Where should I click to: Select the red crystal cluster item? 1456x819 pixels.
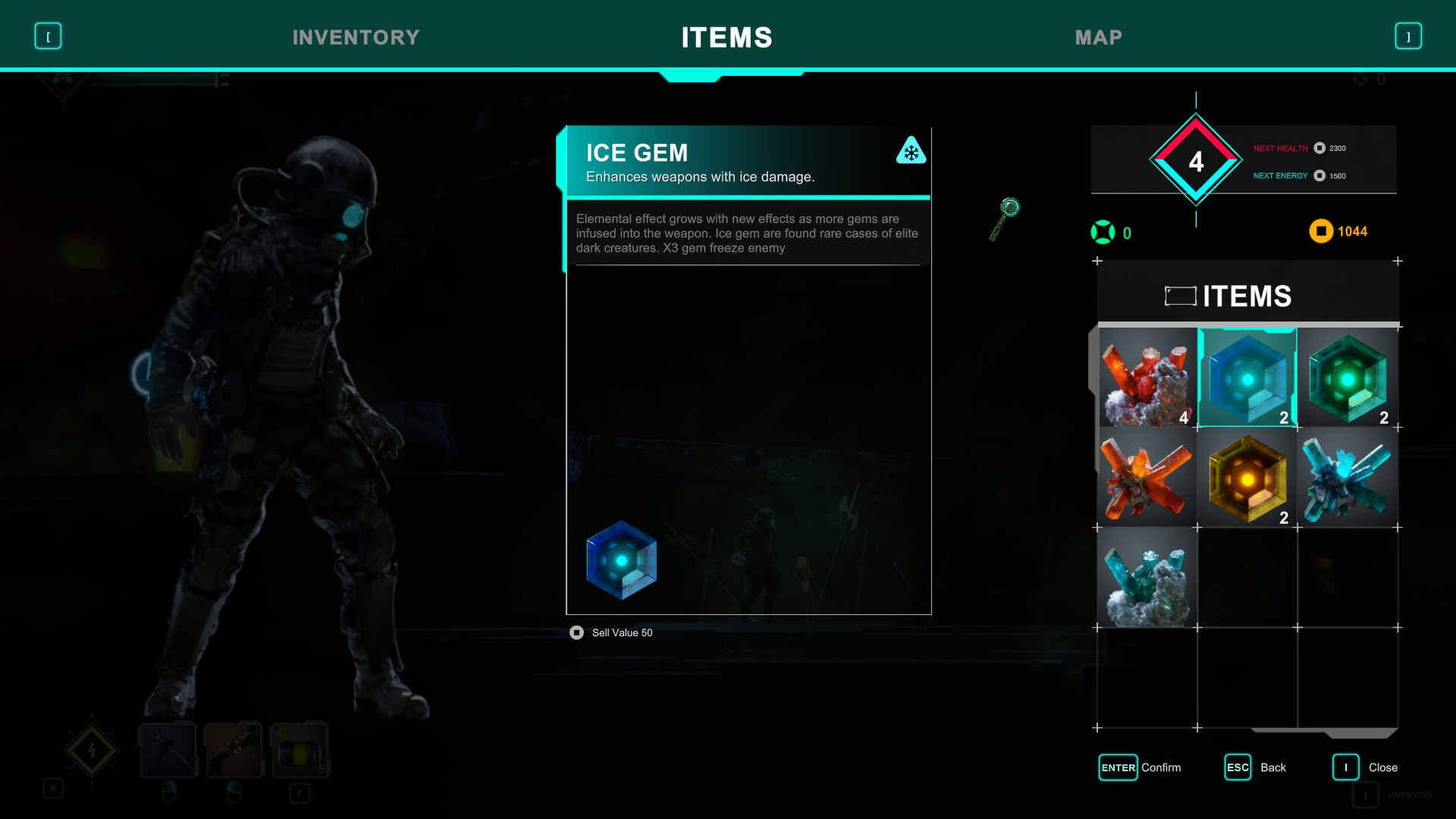coord(1147,377)
